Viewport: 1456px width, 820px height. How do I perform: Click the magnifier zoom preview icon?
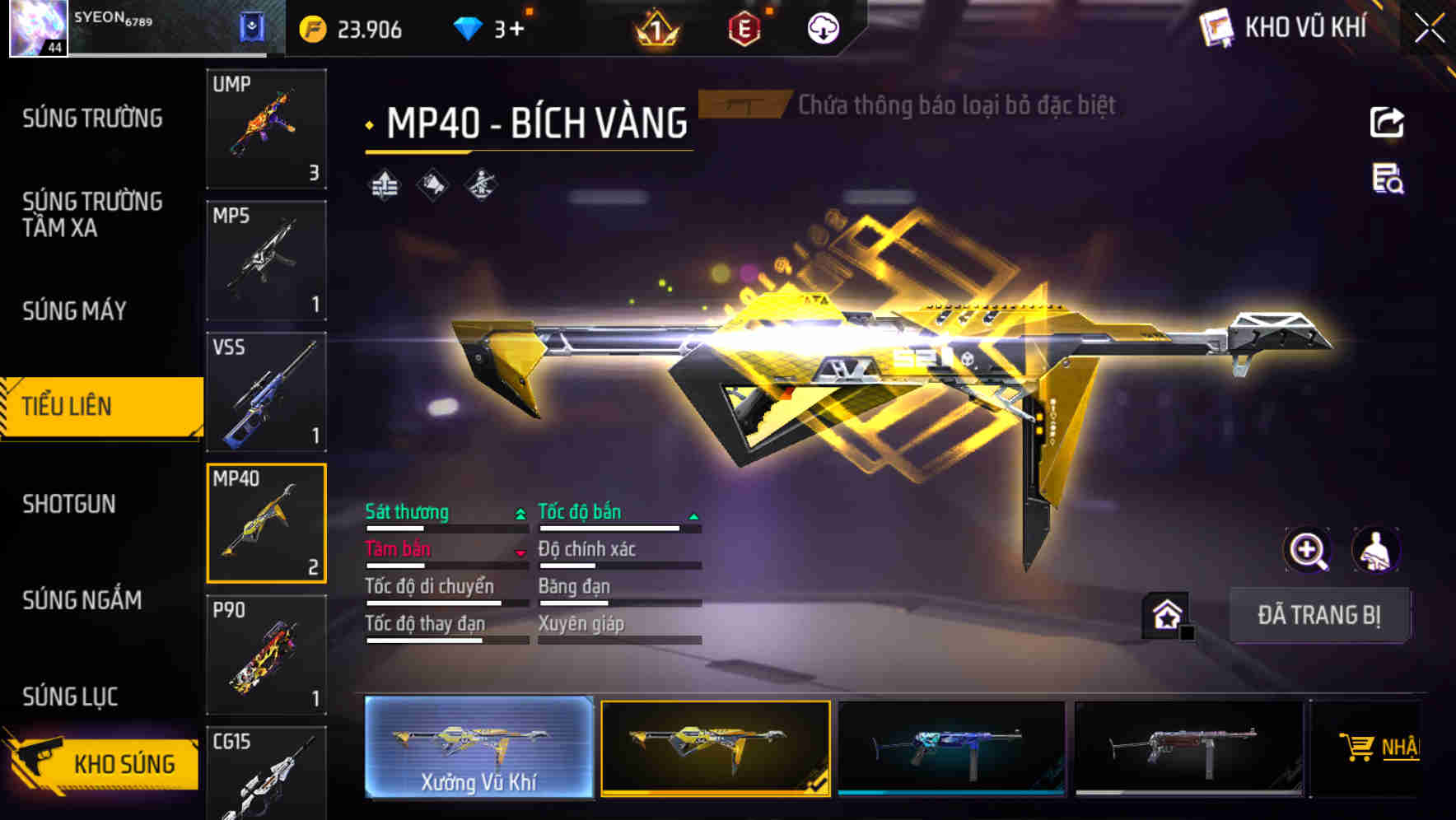tap(1309, 549)
